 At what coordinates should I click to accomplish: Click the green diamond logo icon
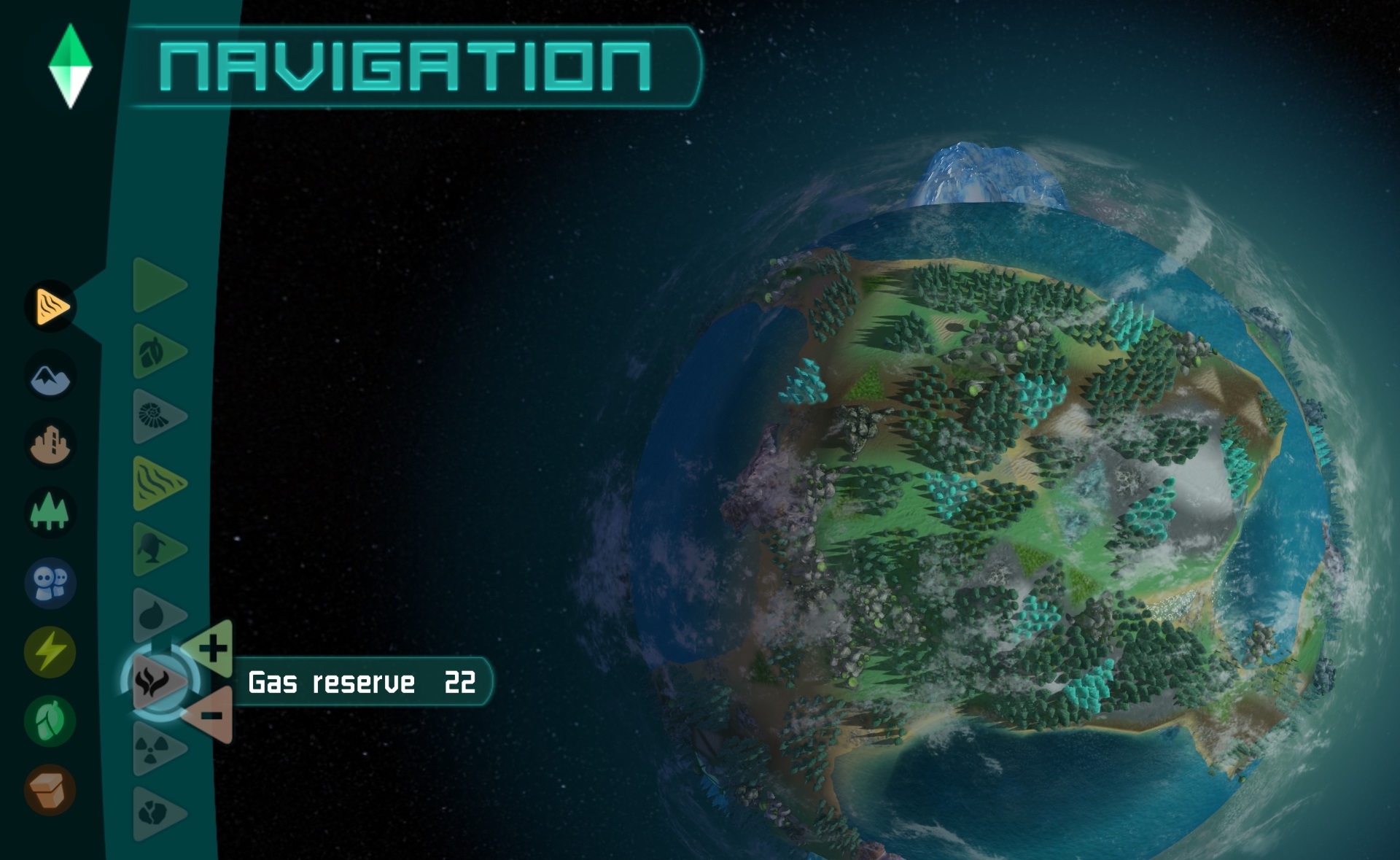70,66
